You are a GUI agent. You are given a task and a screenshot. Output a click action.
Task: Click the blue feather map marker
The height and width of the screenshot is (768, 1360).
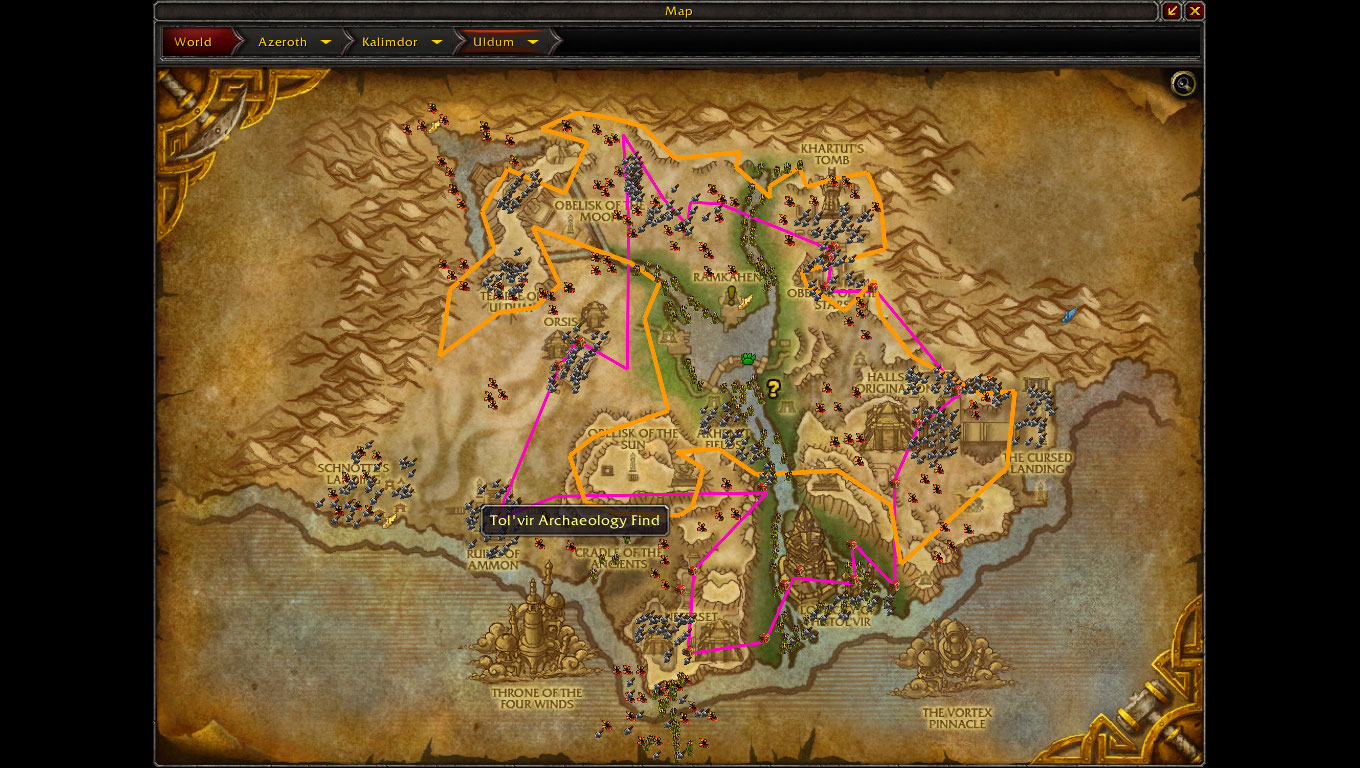tap(1069, 315)
